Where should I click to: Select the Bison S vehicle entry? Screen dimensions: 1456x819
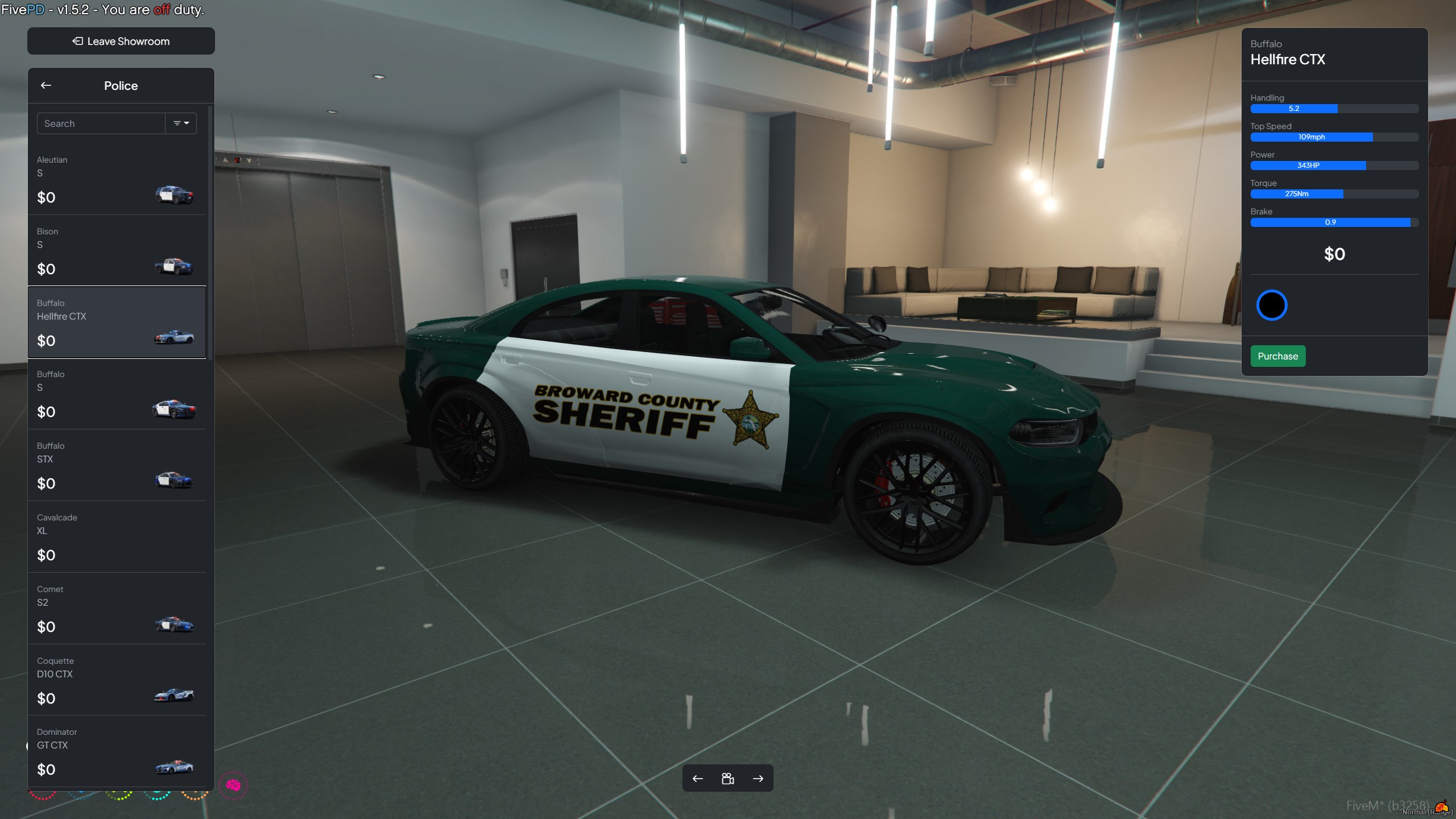pyautogui.click(x=117, y=250)
